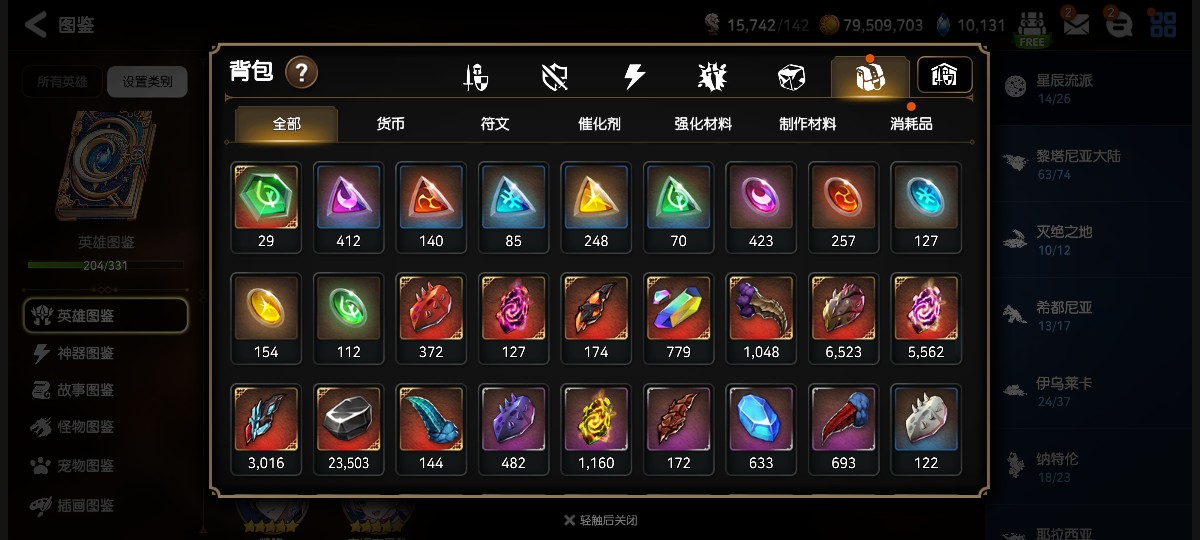Close the backpack via 轻触后关闭
Image resolution: width=1200 pixels, height=540 pixels.
(600, 520)
